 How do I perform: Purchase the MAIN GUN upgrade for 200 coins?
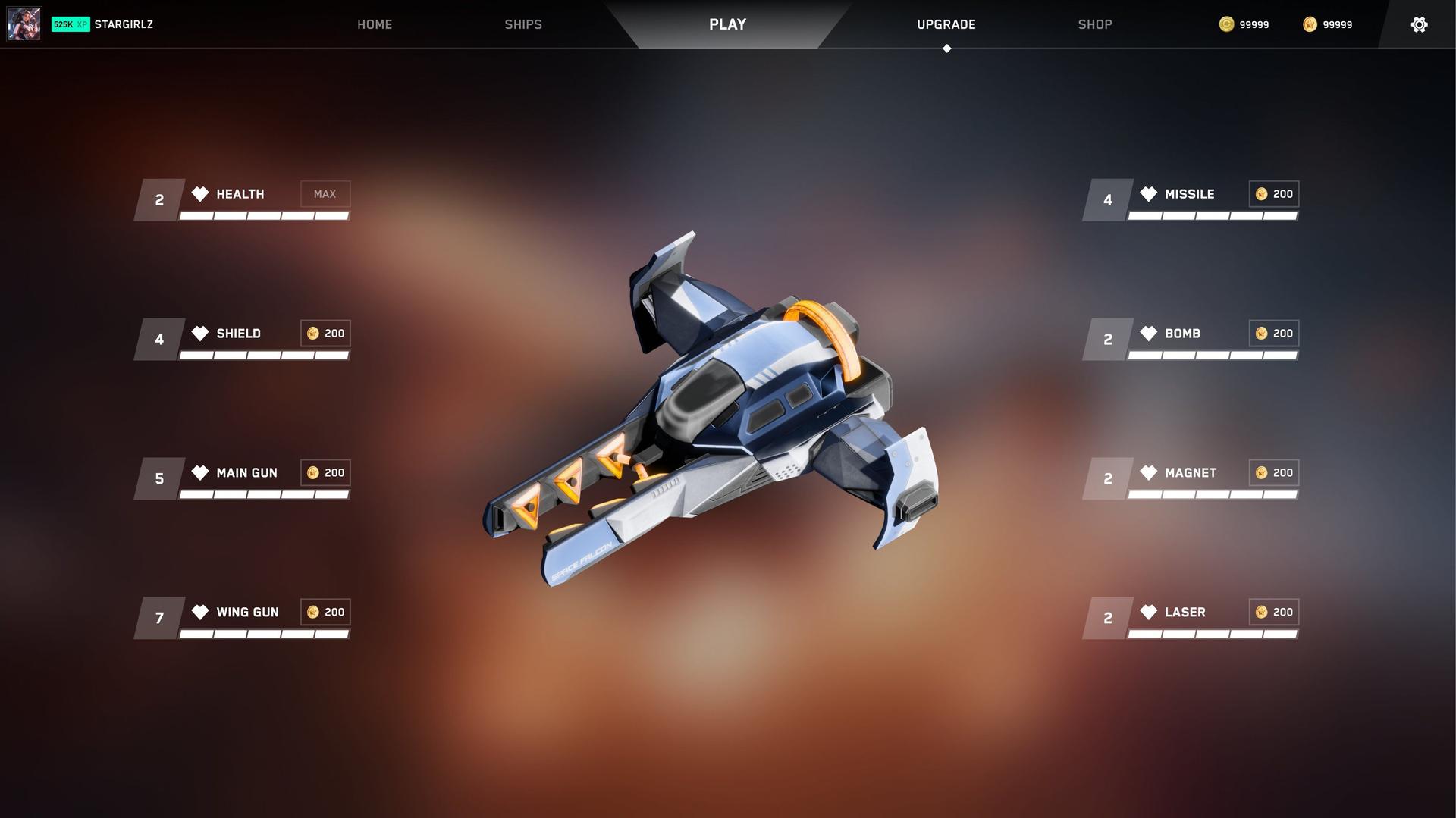(x=325, y=472)
